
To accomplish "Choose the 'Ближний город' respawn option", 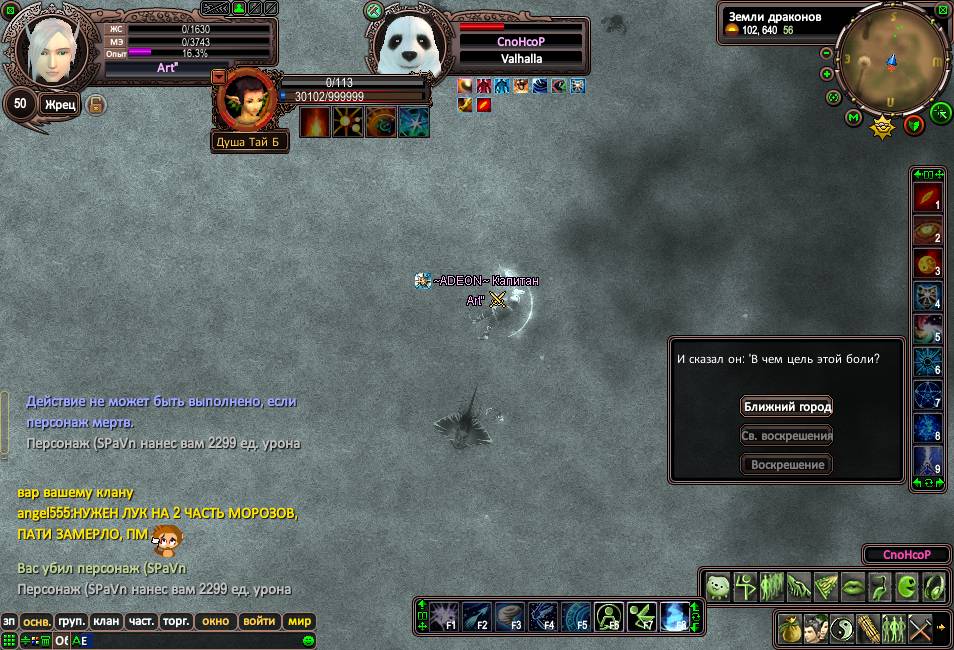I will [x=786, y=407].
